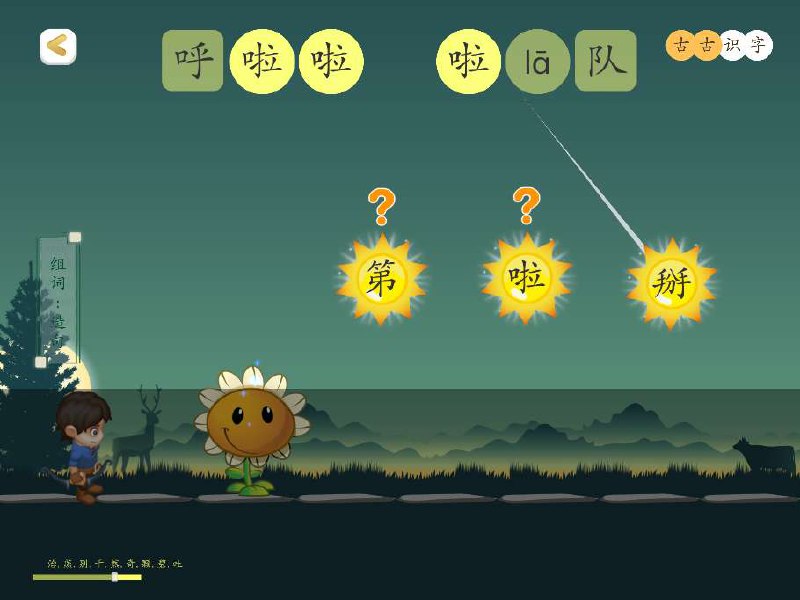Choose the sun with character 第
800x600 pixels.
coord(381,279)
